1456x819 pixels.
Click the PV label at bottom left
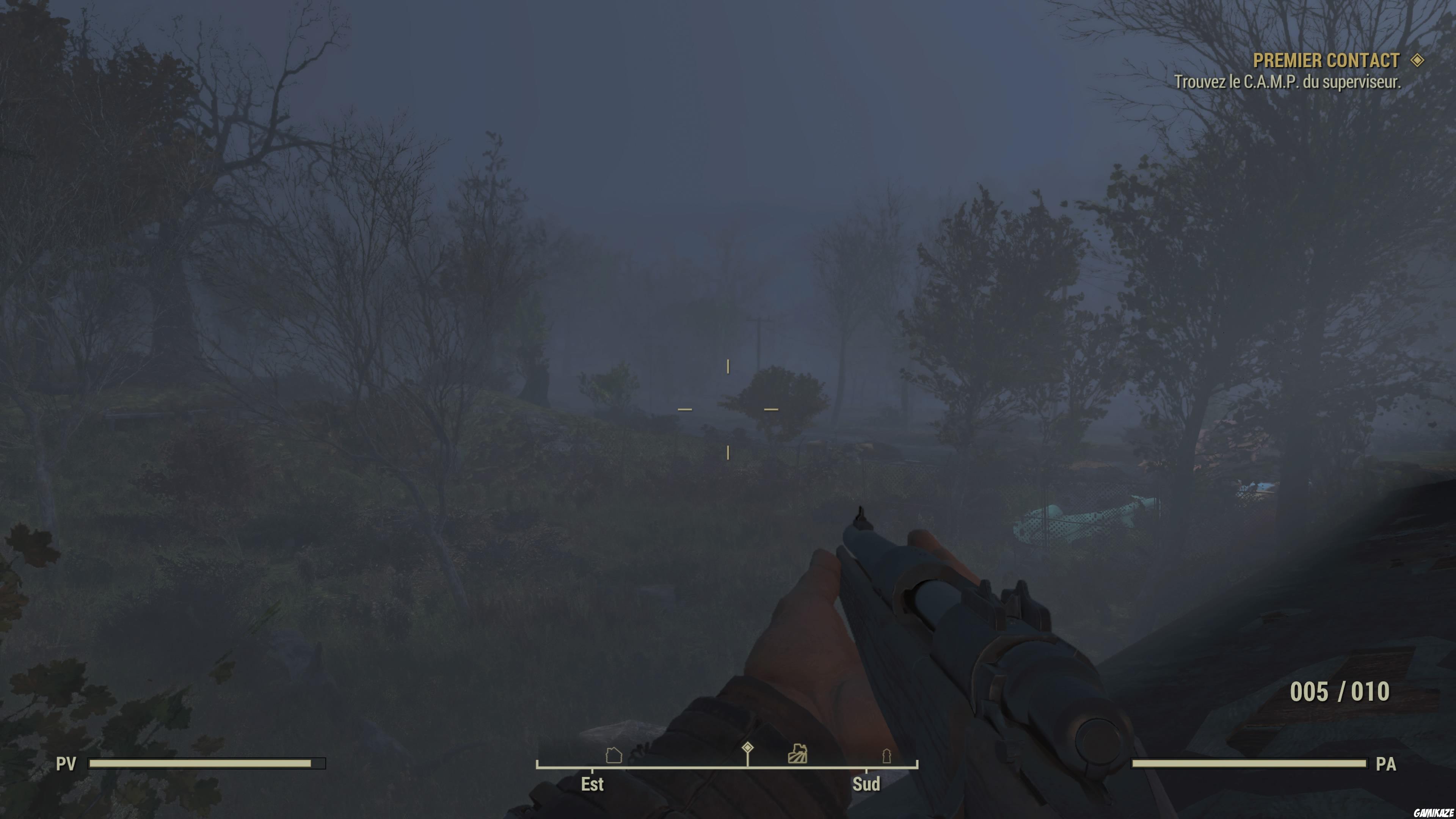[x=66, y=763]
